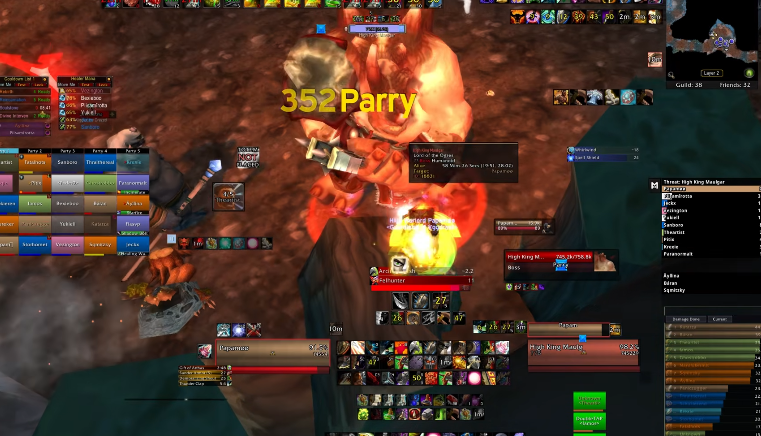Select Jeciks raid frame
The height and width of the screenshot is (436, 761).
pos(133,246)
